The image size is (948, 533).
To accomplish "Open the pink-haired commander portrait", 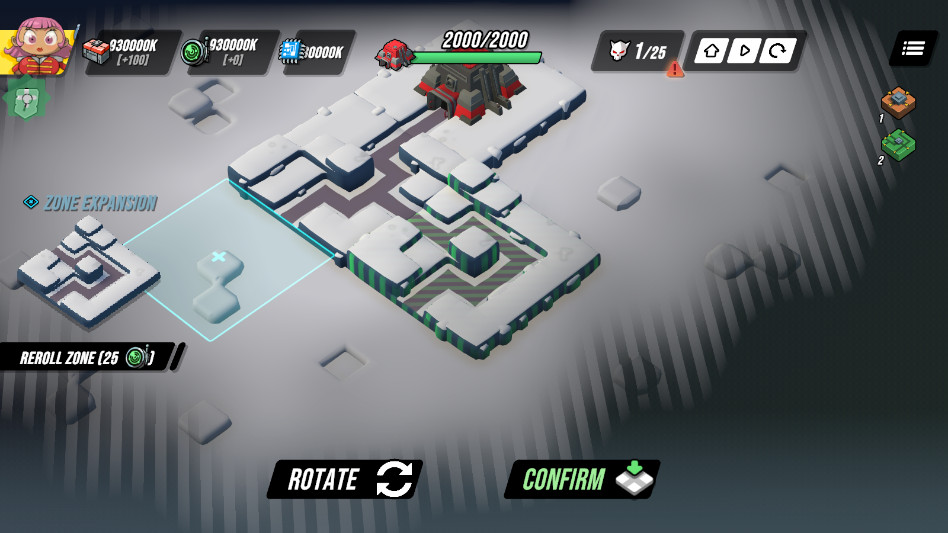I will click(x=38, y=45).
